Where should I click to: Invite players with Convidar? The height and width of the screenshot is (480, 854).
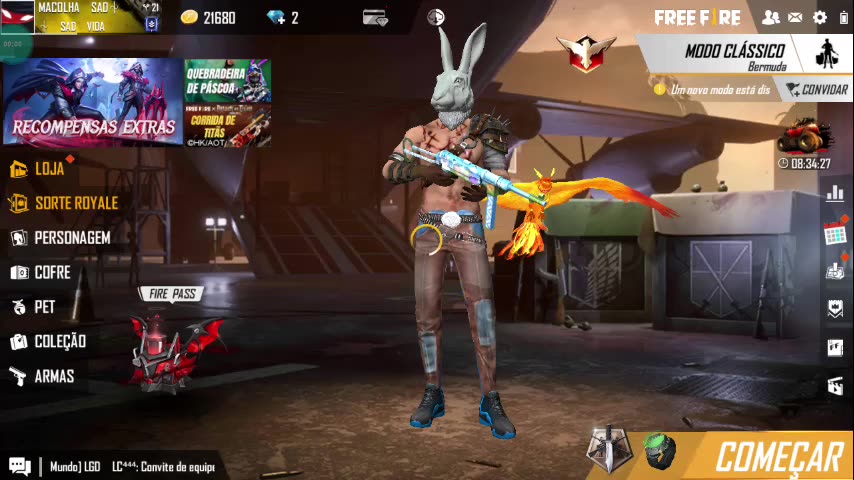click(816, 90)
